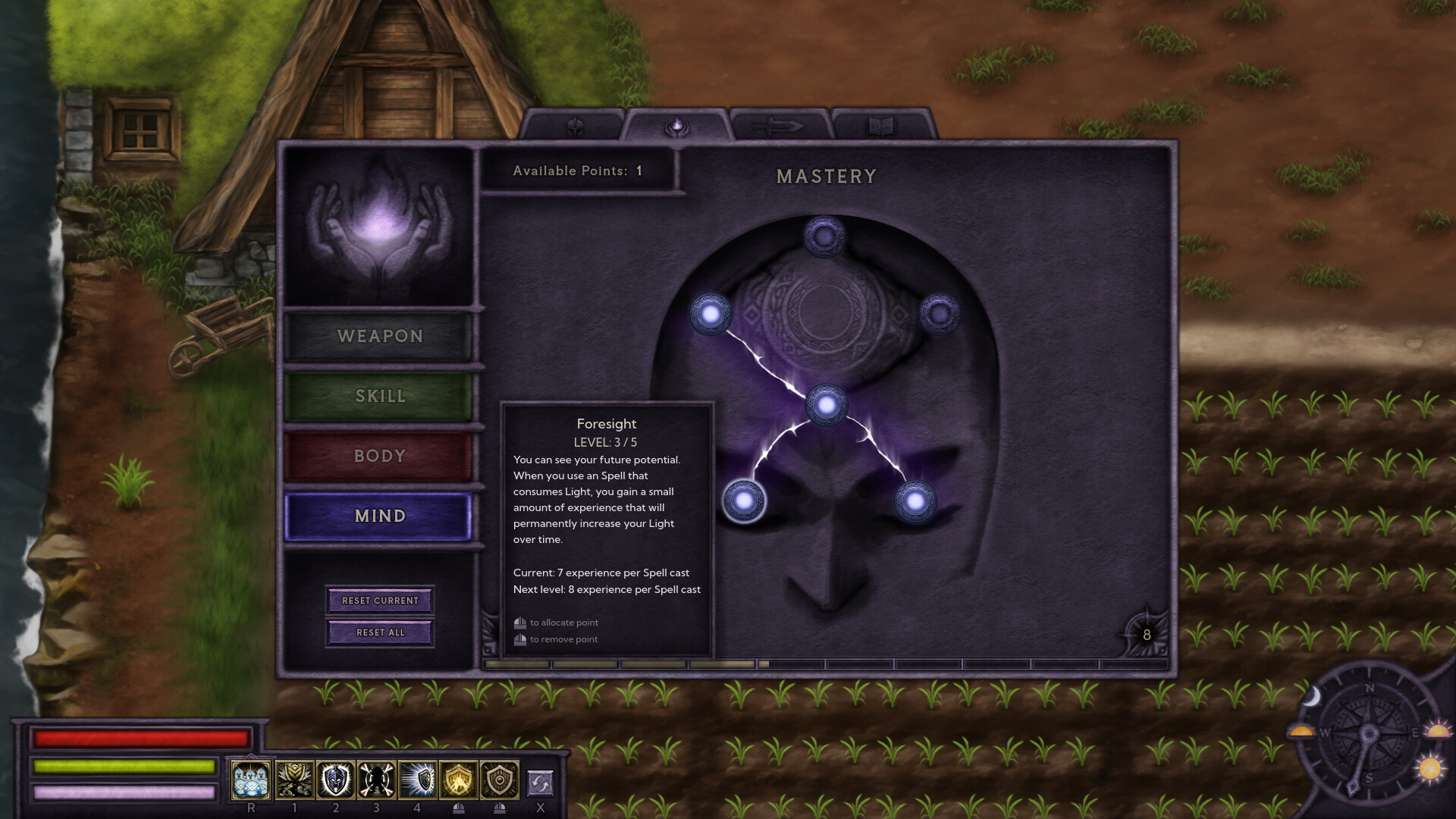The image size is (1456, 819).
Task: Switch to the Weapon mastery category
Action: [x=380, y=336]
